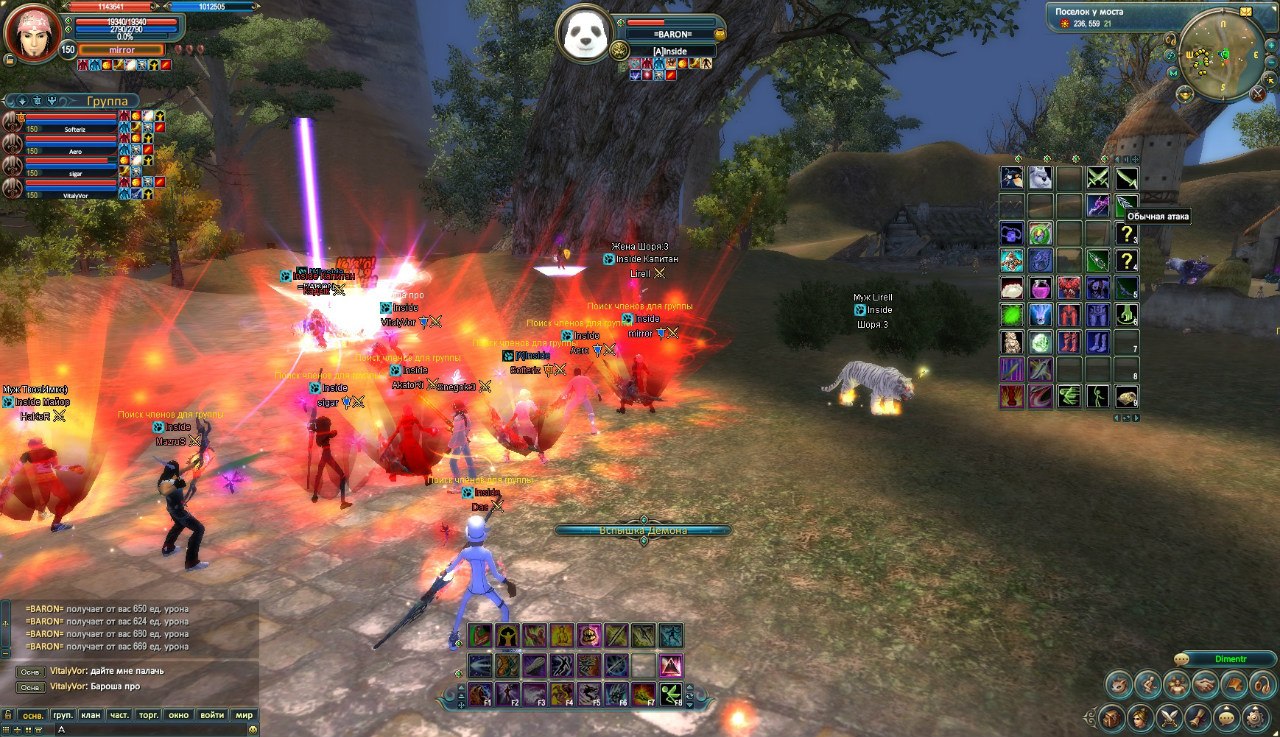Open the backpack inventory
This screenshot has width=1280, height=737.
tap(1111, 717)
